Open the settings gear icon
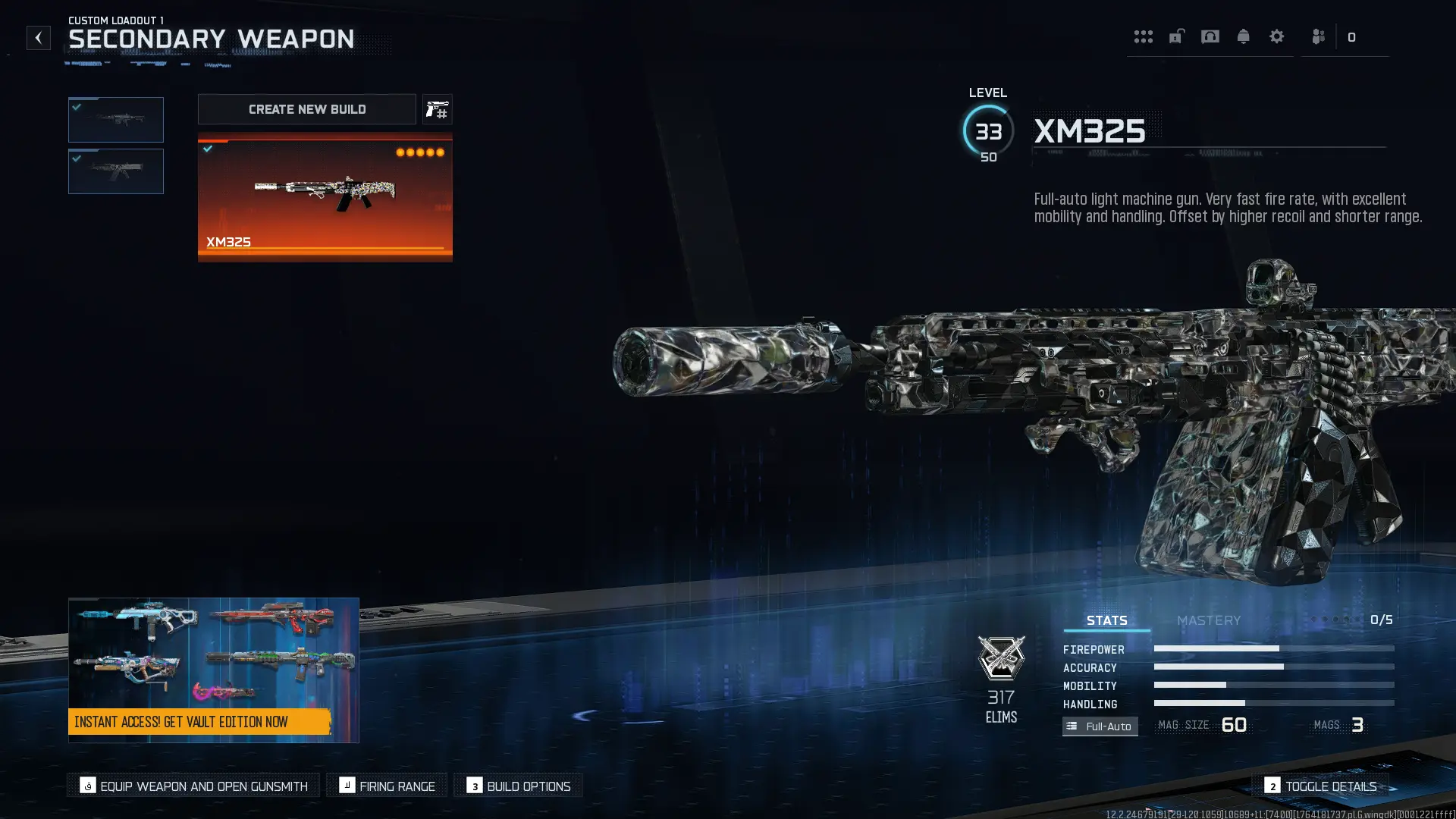The height and width of the screenshot is (819, 1456). 1277,36
